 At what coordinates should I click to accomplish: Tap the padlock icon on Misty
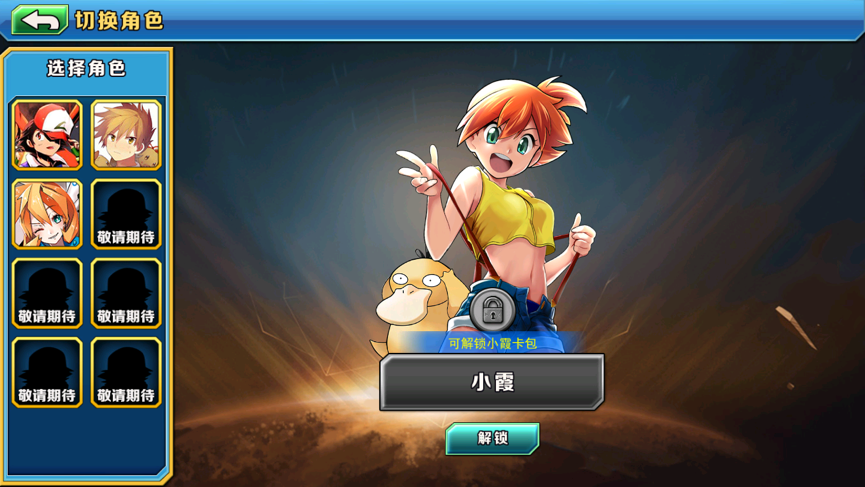click(x=492, y=311)
